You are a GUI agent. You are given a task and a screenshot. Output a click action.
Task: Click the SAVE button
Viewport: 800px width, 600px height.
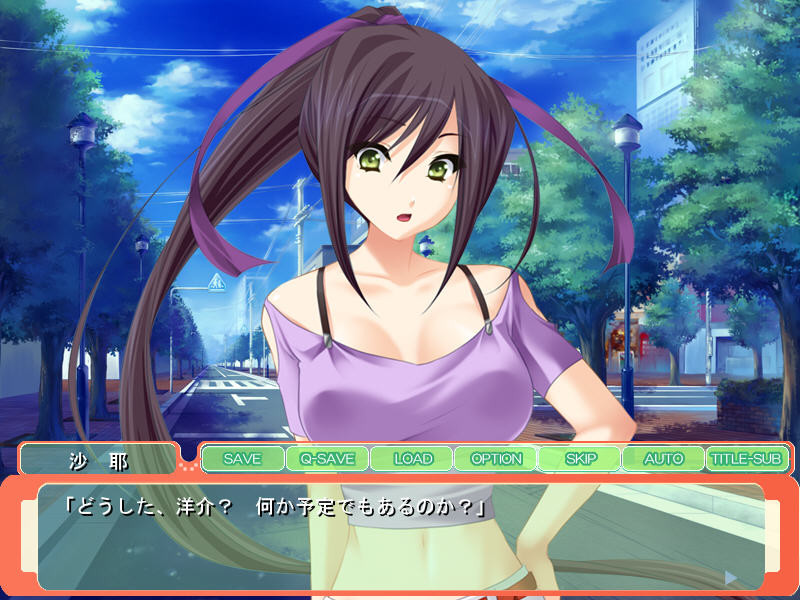[x=242, y=459]
